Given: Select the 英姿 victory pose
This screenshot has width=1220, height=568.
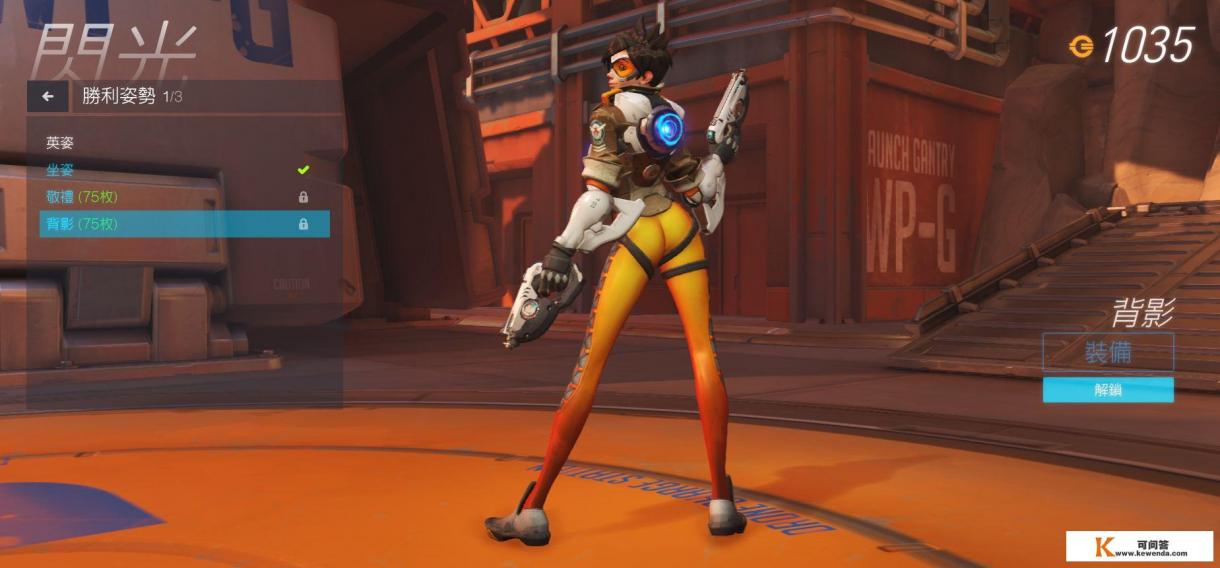Looking at the screenshot, I should tap(61, 143).
